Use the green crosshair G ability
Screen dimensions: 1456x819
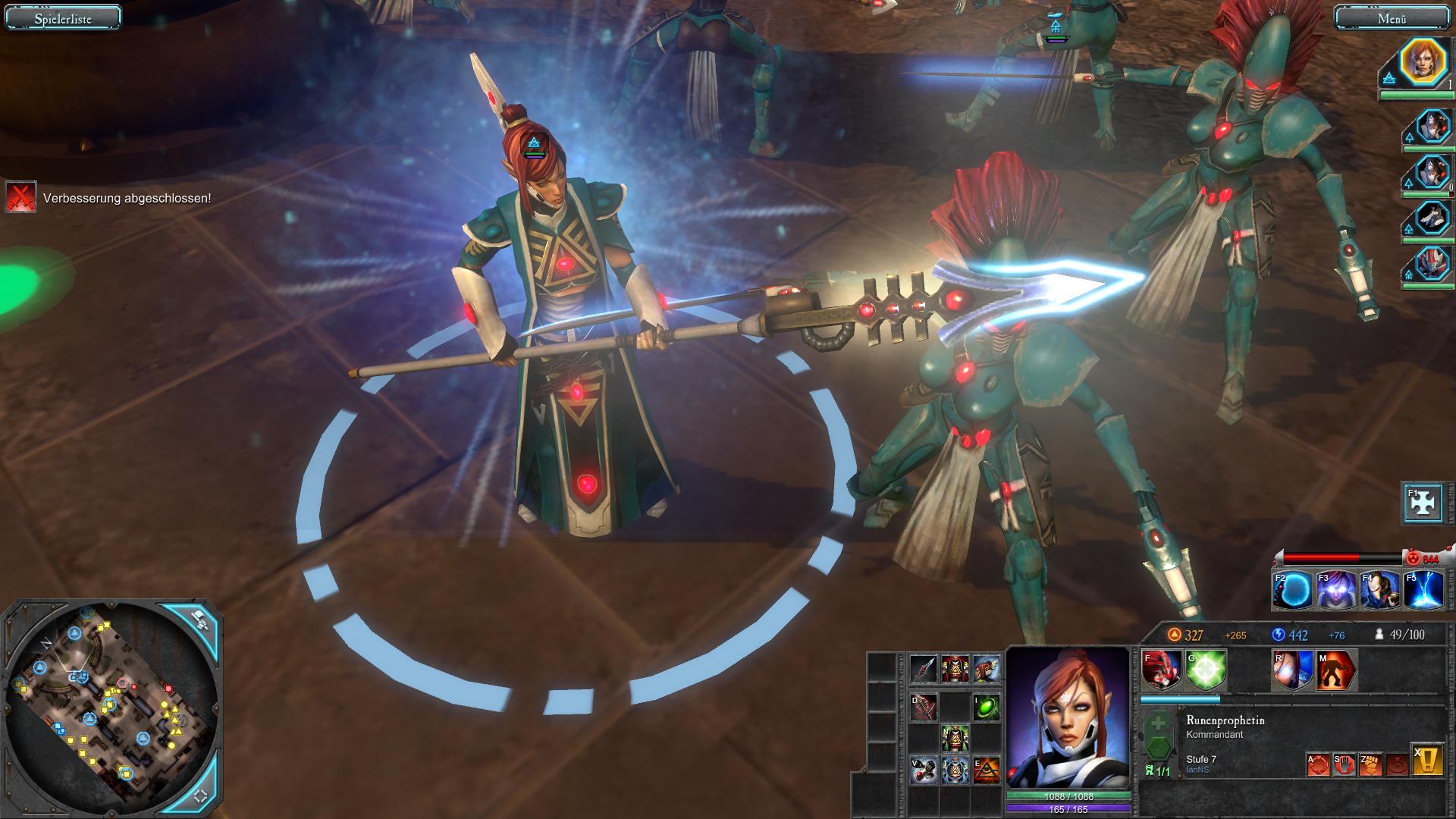click(x=1206, y=670)
